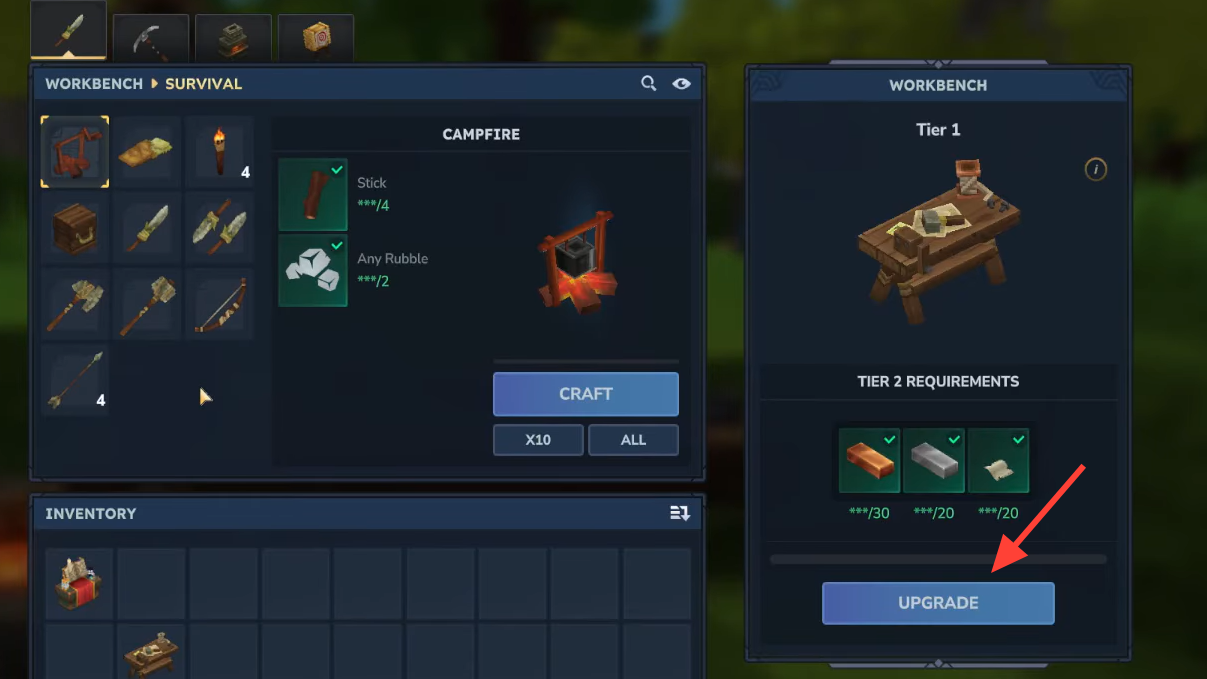Open the furnace crafting tab
This screenshot has height=679, width=1207.
(x=233, y=38)
